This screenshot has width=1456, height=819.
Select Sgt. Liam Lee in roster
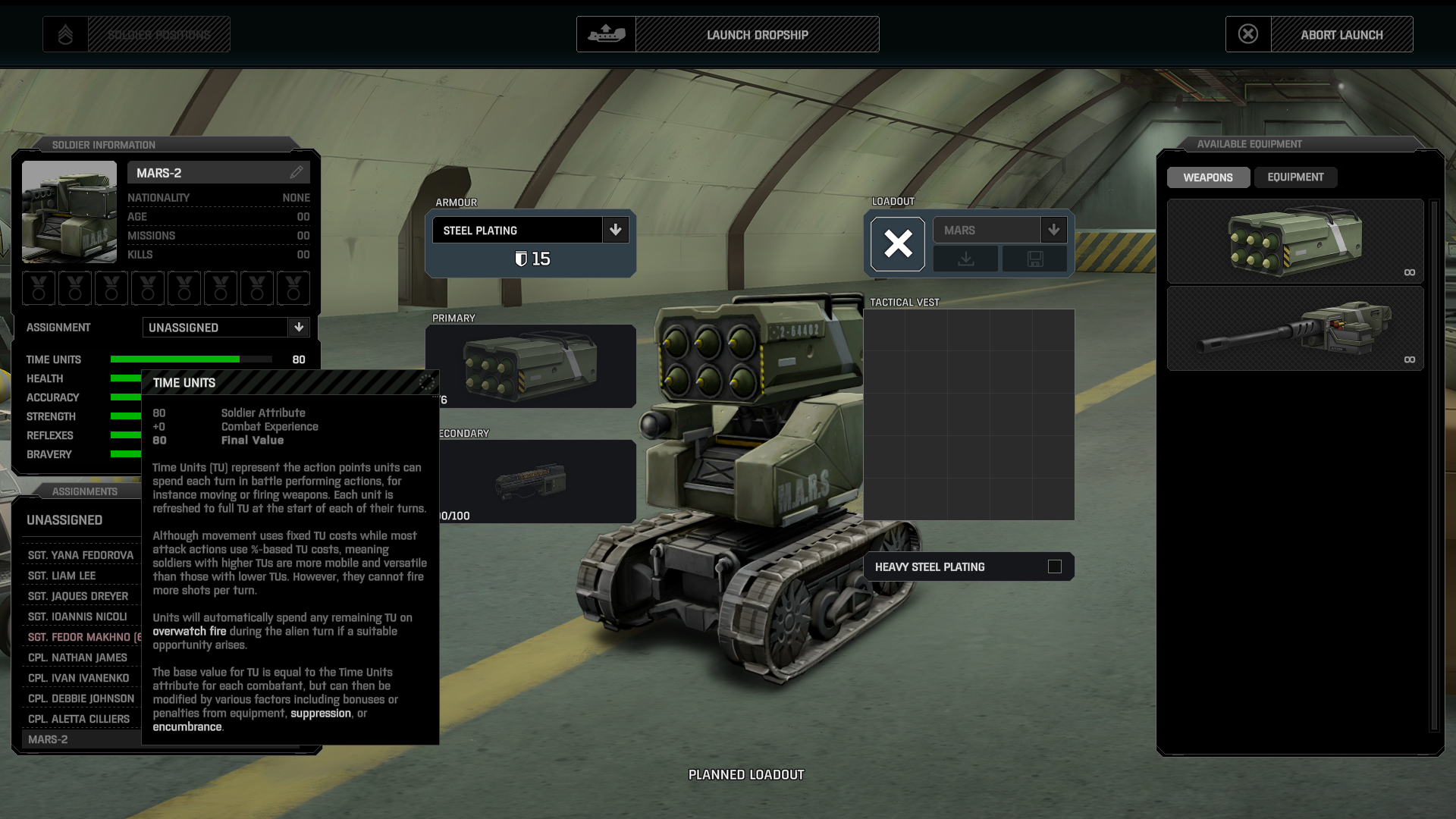coord(61,576)
